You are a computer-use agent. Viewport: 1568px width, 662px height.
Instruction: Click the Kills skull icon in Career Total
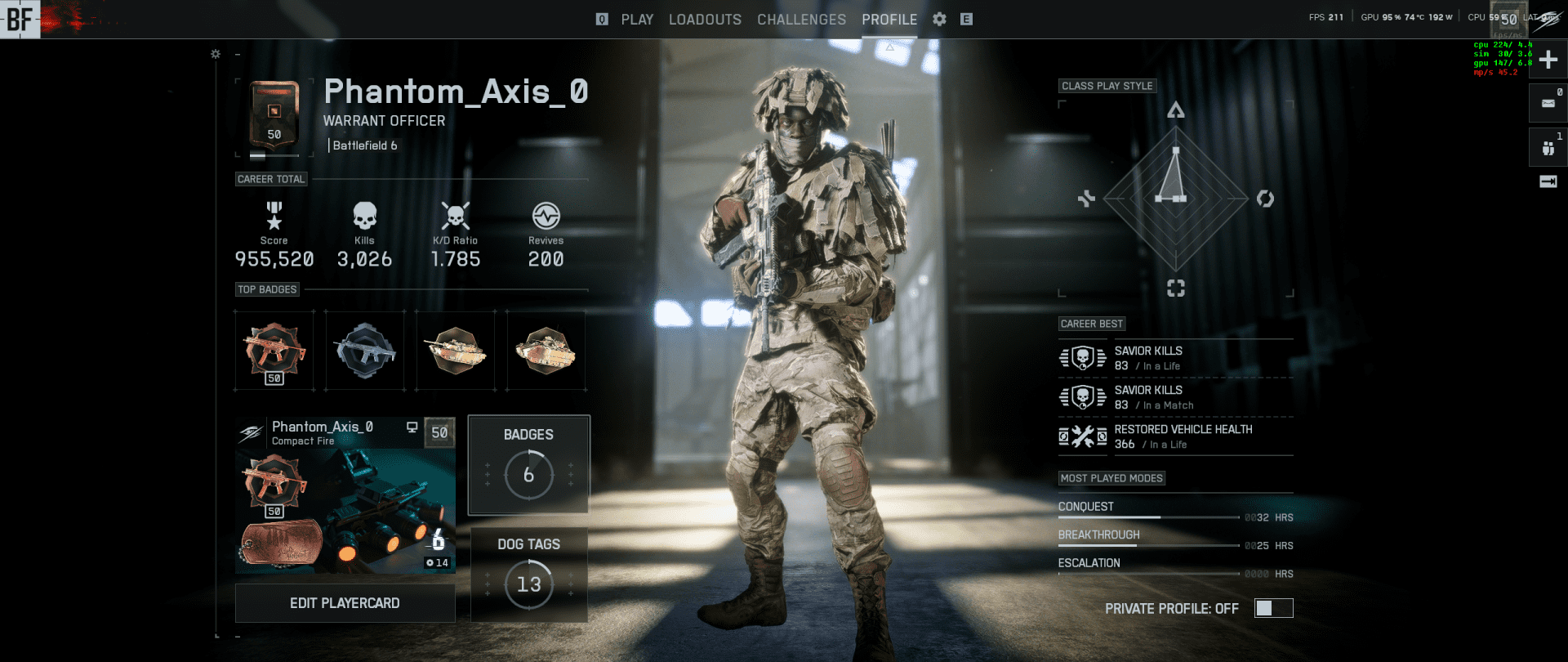364,216
